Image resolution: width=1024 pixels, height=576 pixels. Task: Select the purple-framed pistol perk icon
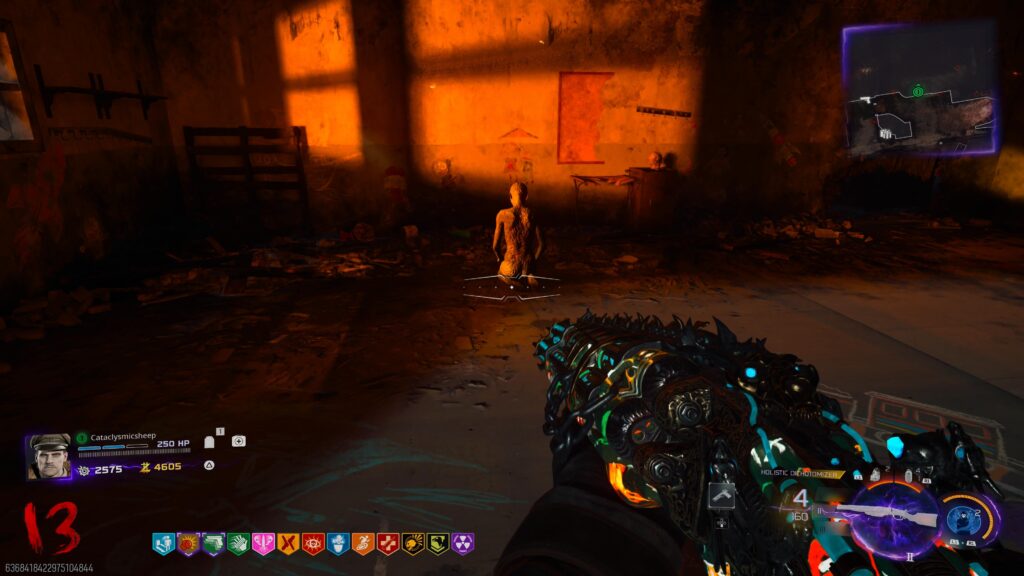(213, 543)
